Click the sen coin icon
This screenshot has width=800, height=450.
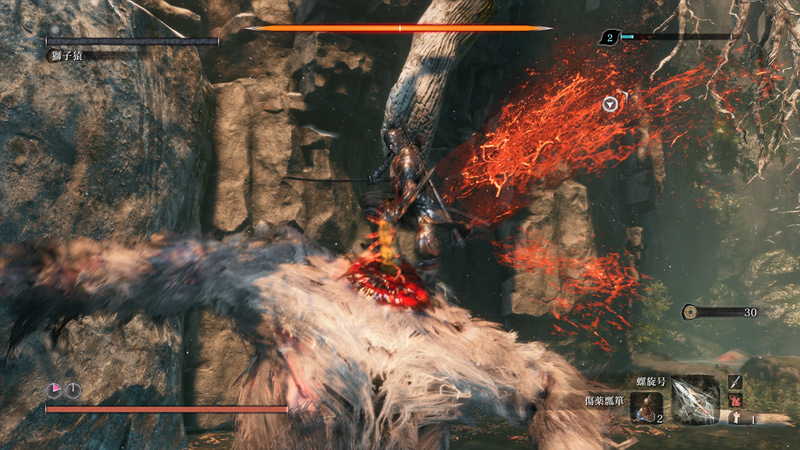click(690, 312)
